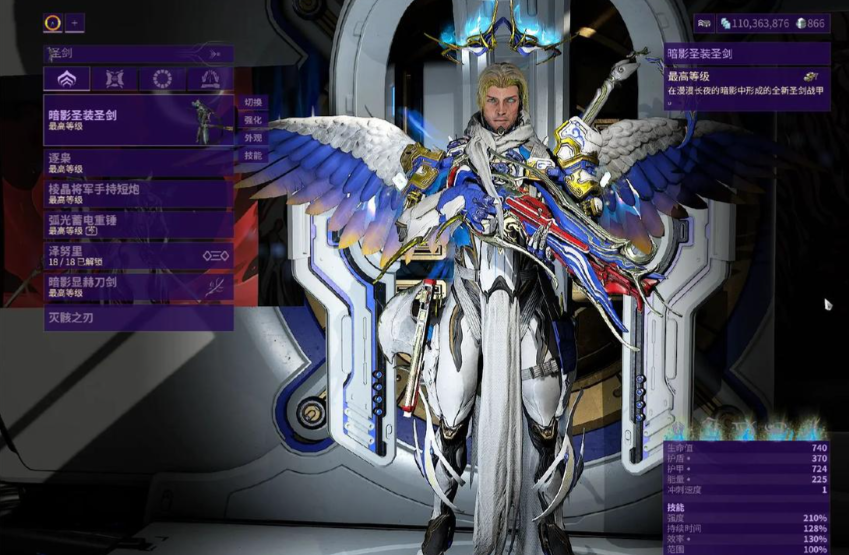This screenshot has height=555, width=849.
Task: Open the 强化 upgrade menu
Action: coord(252,120)
